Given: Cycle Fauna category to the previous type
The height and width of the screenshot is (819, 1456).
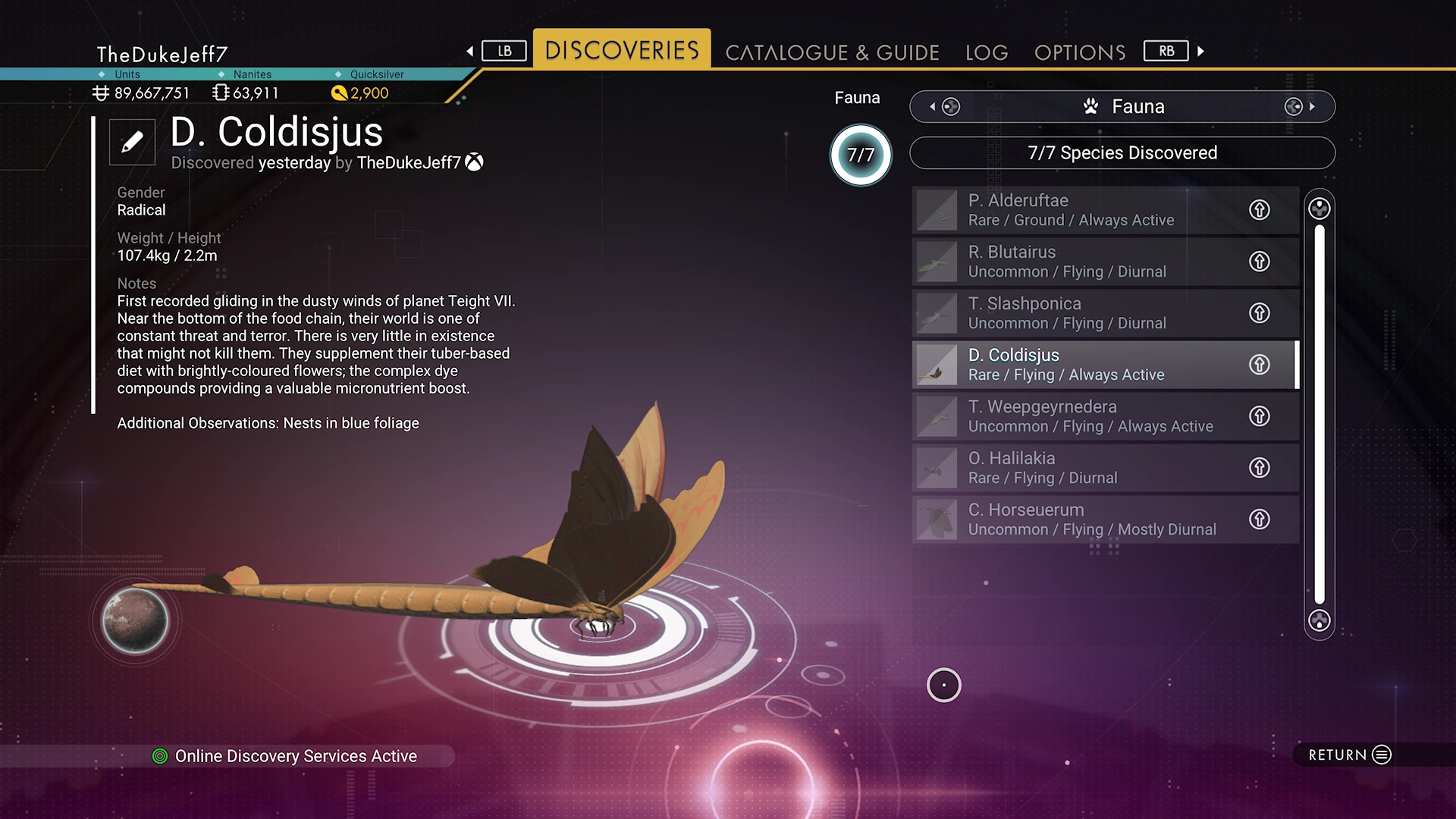Looking at the screenshot, I should (943, 107).
